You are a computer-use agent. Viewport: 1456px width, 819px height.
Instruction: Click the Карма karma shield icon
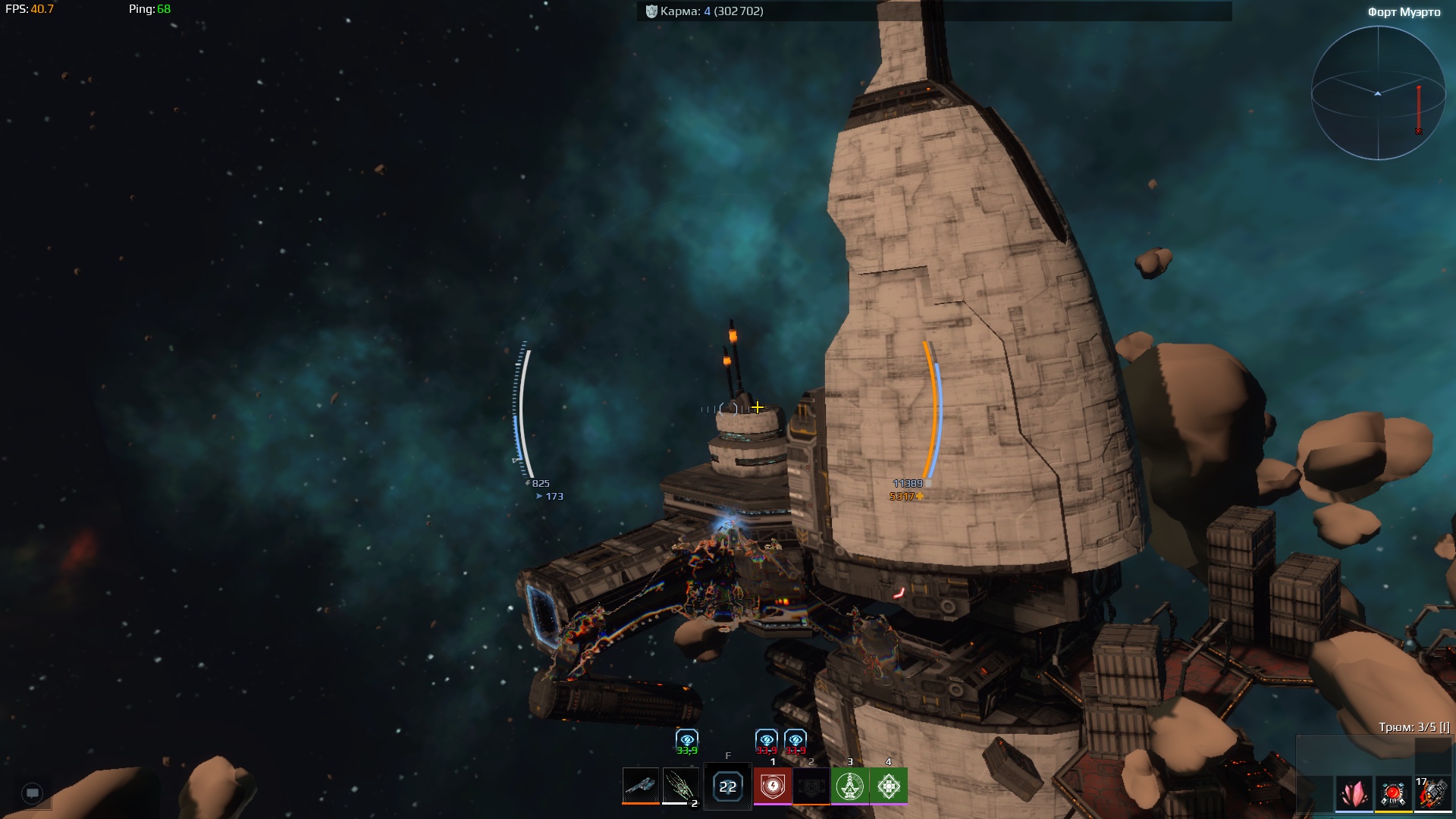(x=651, y=11)
